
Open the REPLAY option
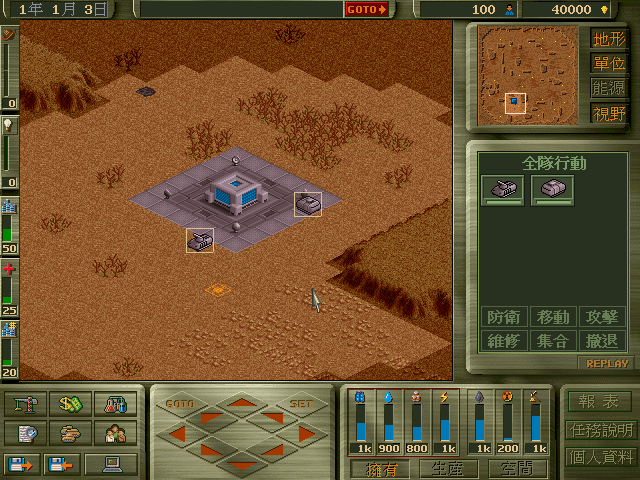coord(607,364)
